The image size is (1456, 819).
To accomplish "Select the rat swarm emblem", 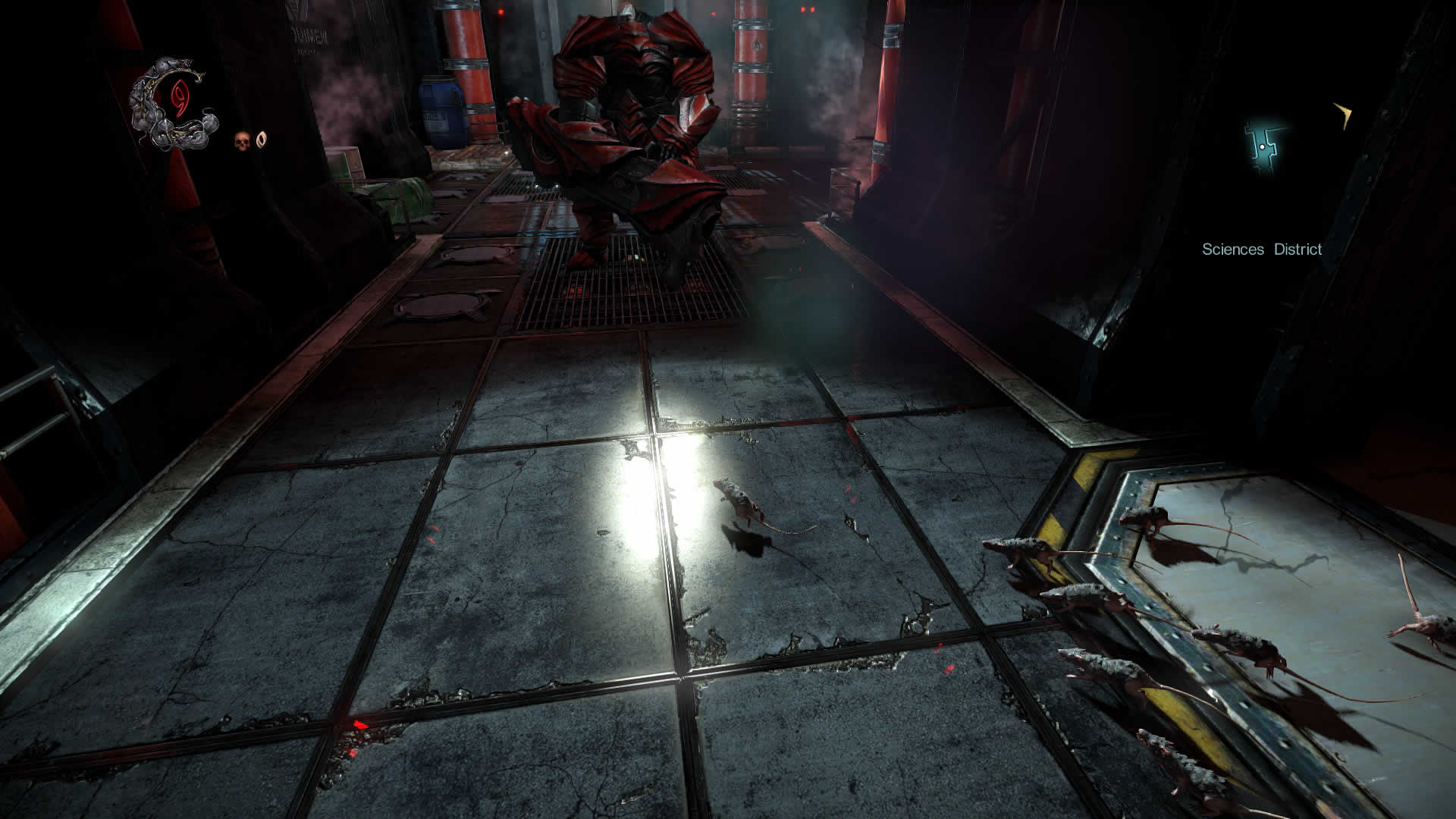I will (174, 105).
